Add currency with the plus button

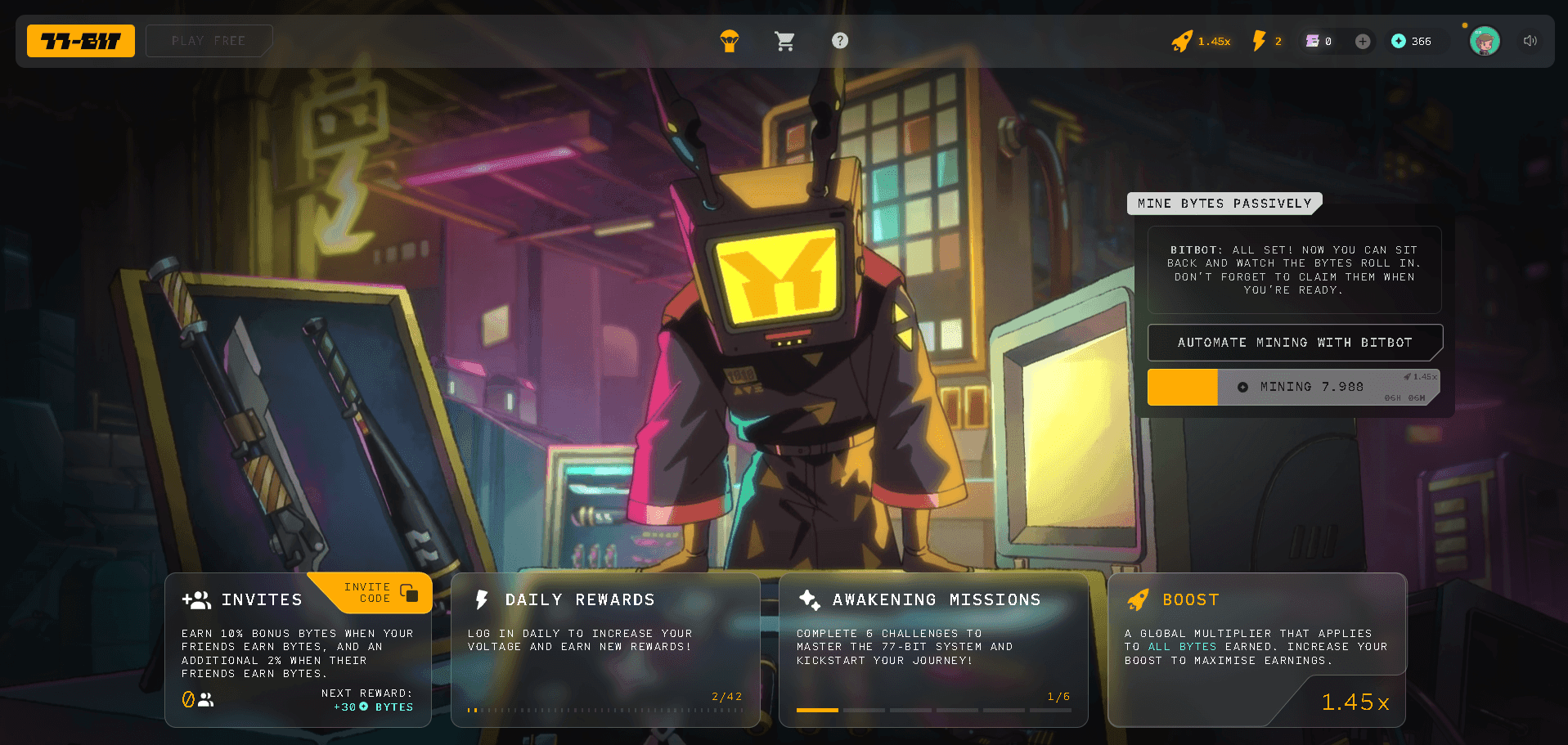1363,41
